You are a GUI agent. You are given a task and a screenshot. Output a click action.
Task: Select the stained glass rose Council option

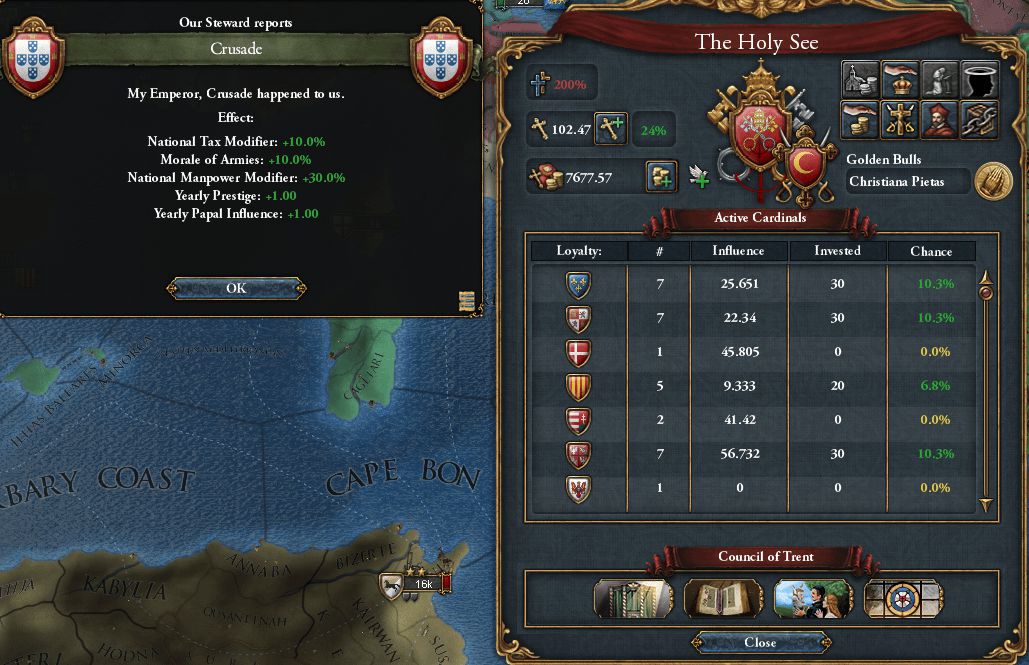(903, 598)
